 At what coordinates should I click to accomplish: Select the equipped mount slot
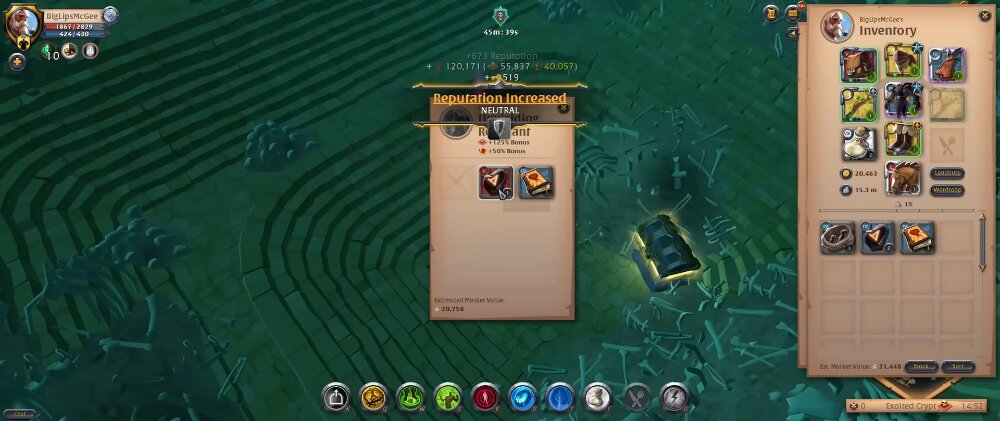point(904,178)
